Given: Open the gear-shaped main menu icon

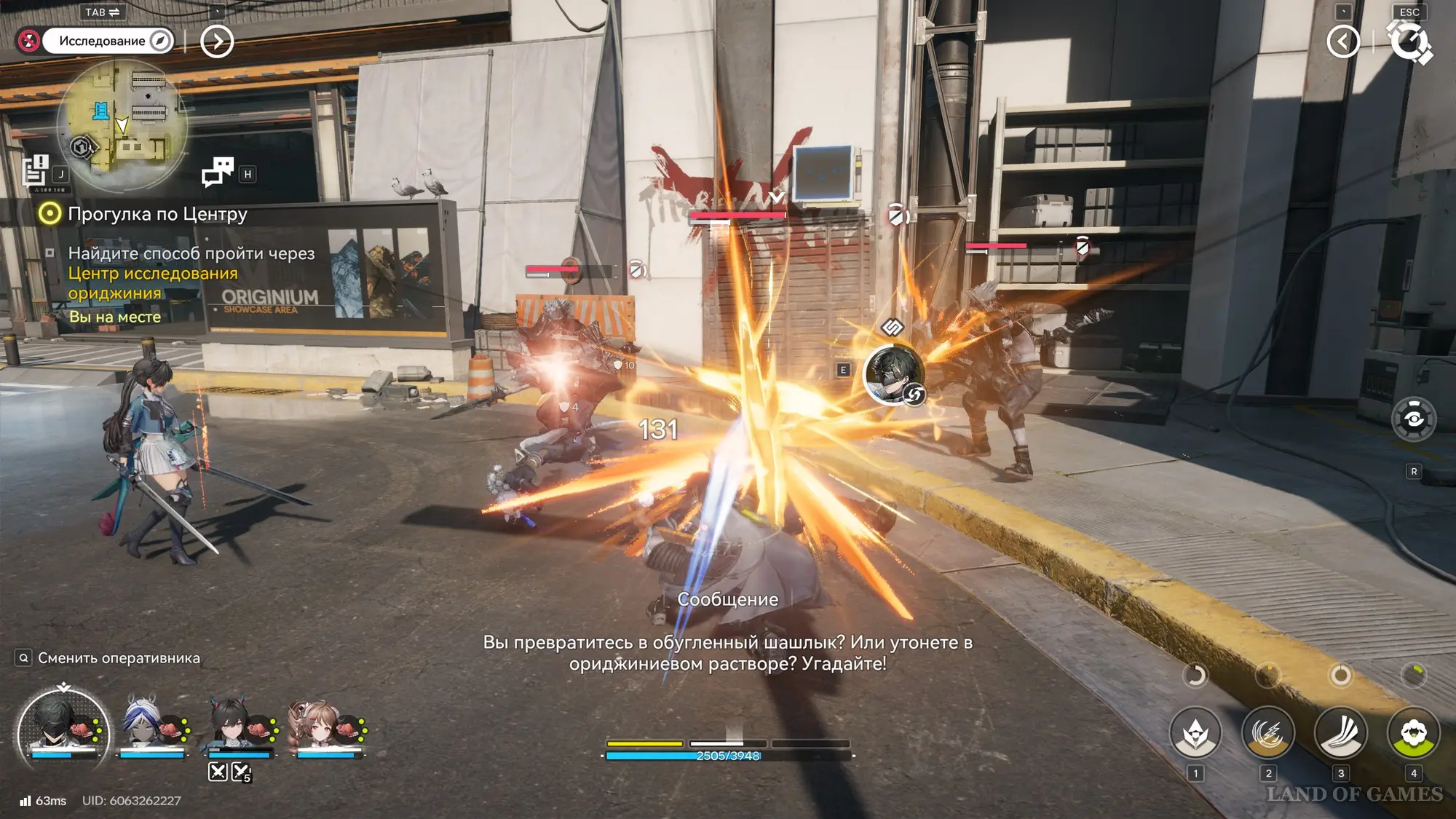Looking at the screenshot, I should (x=1409, y=41).
